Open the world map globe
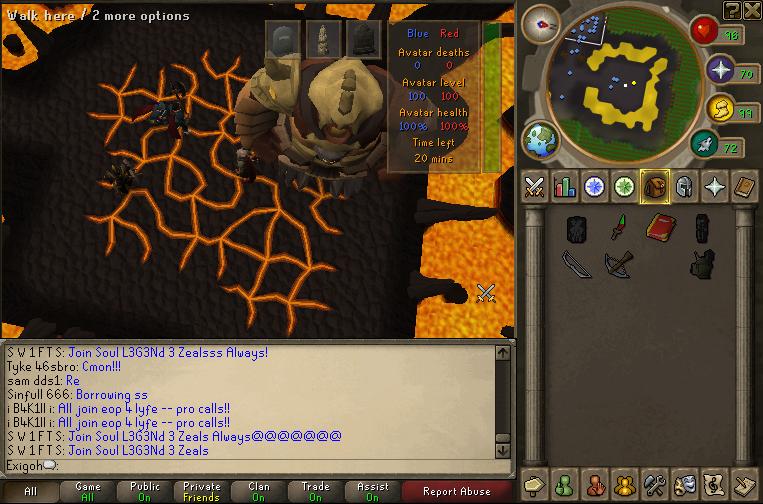763x504 pixels. pos(541,138)
